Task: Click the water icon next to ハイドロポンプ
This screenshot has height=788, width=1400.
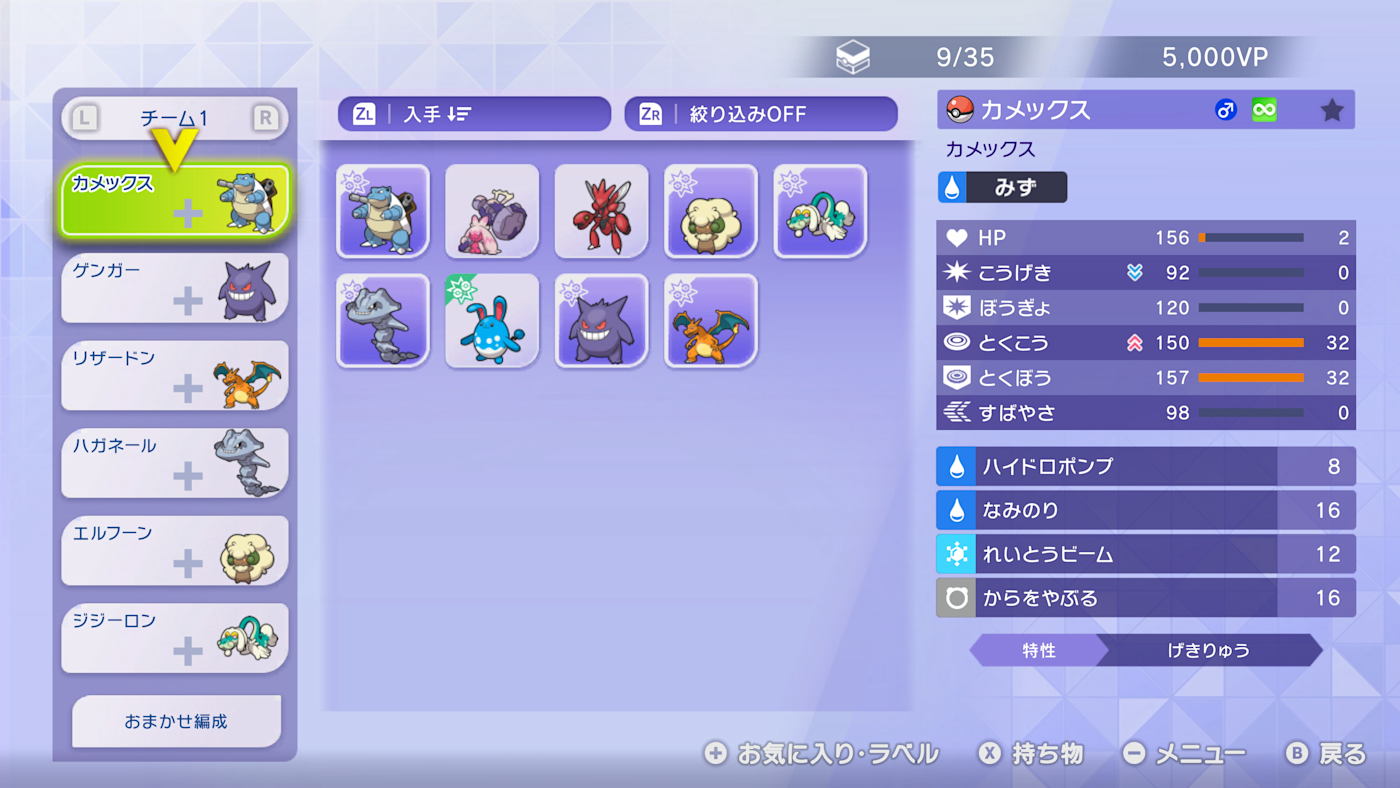Action: click(956, 466)
